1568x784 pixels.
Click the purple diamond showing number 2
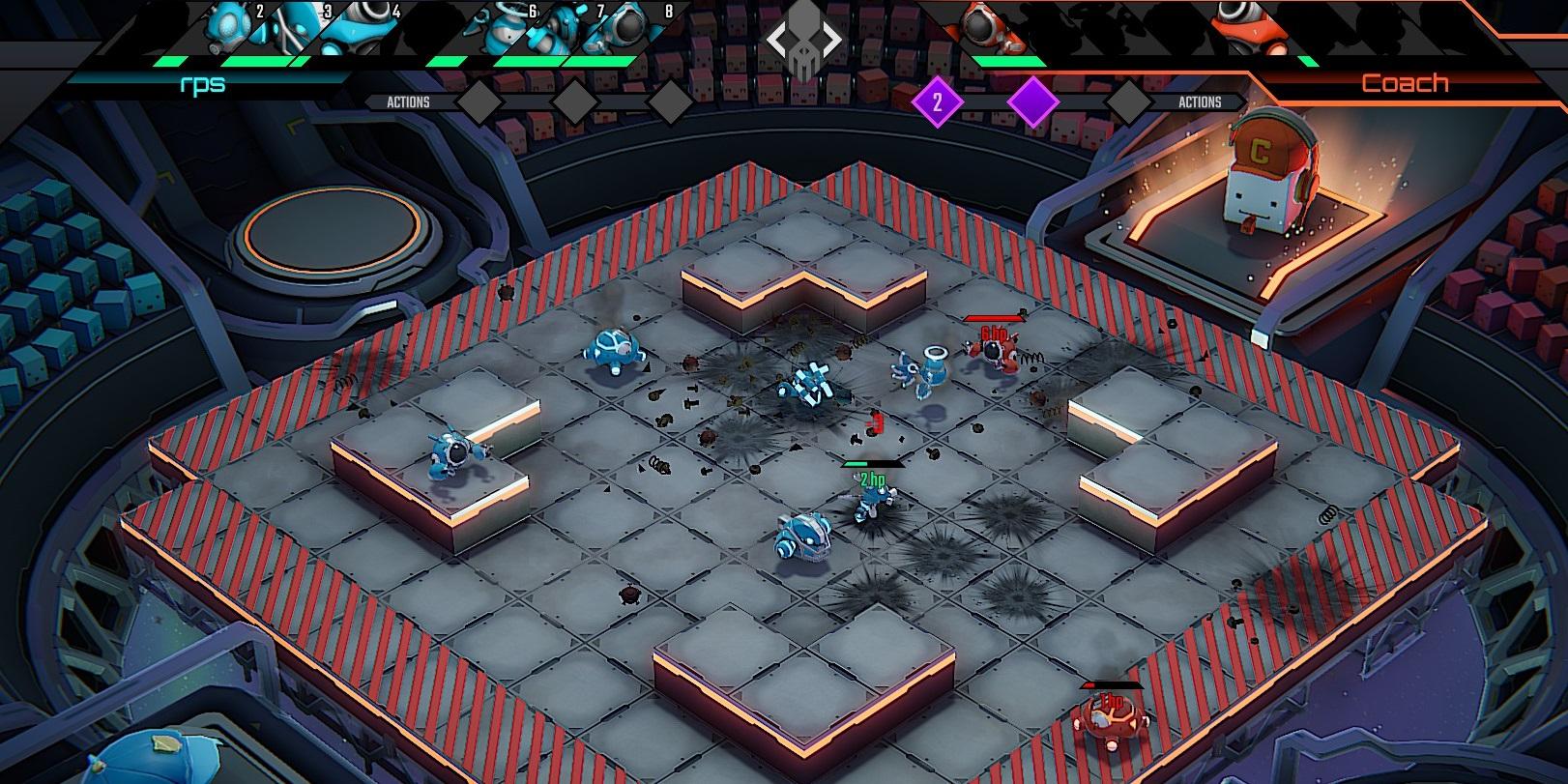coord(937,102)
